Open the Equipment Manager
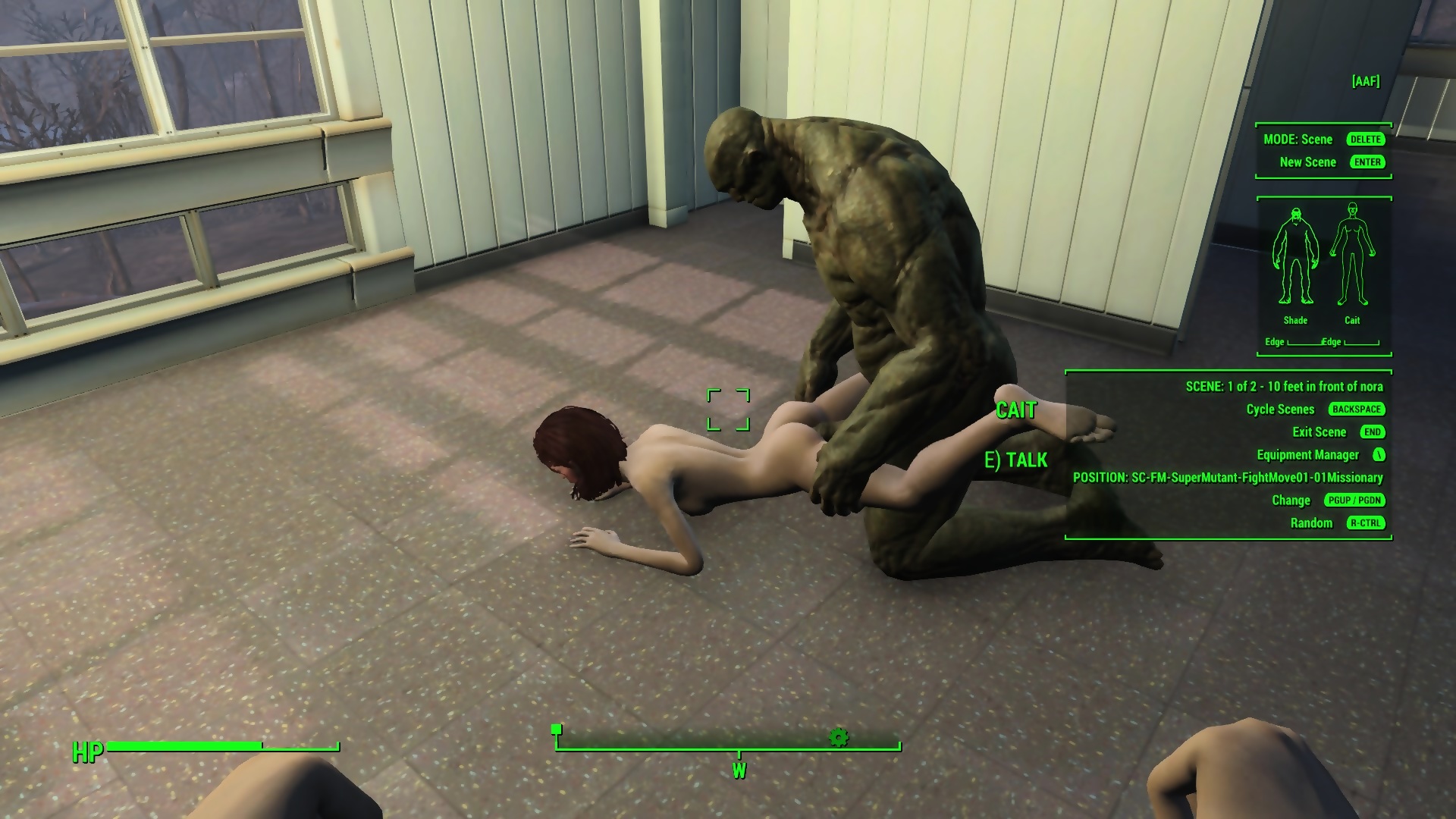1456x819 pixels. 1307,455
